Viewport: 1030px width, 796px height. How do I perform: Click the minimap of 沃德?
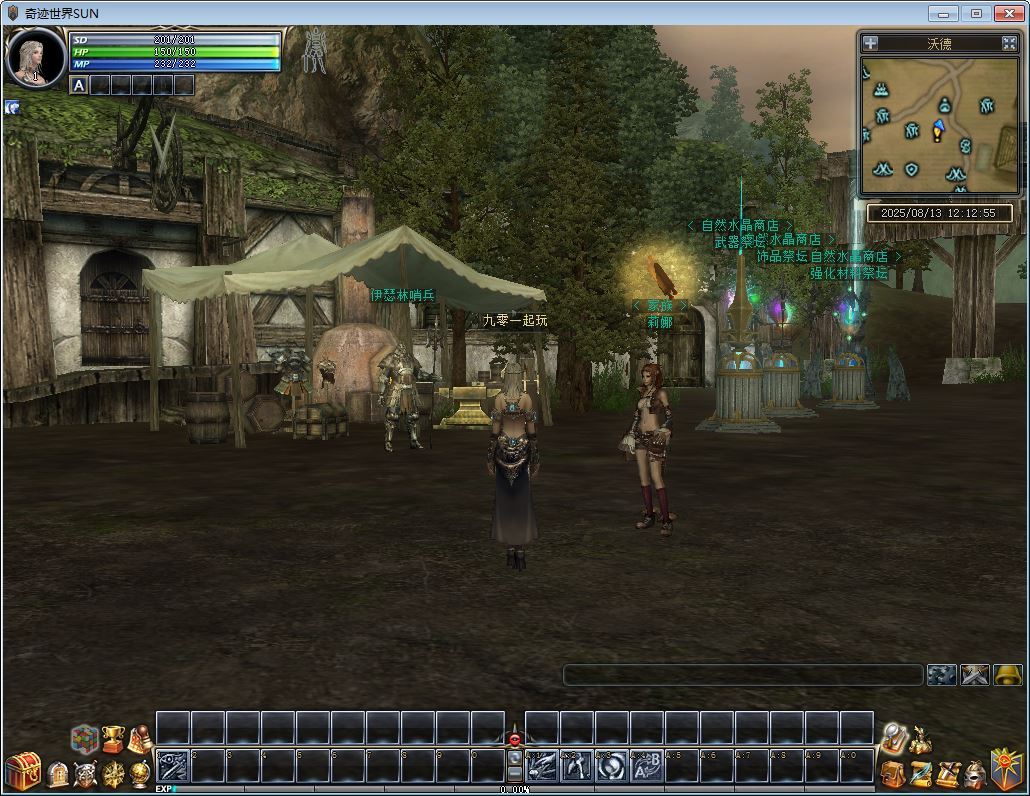pos(936,125)
